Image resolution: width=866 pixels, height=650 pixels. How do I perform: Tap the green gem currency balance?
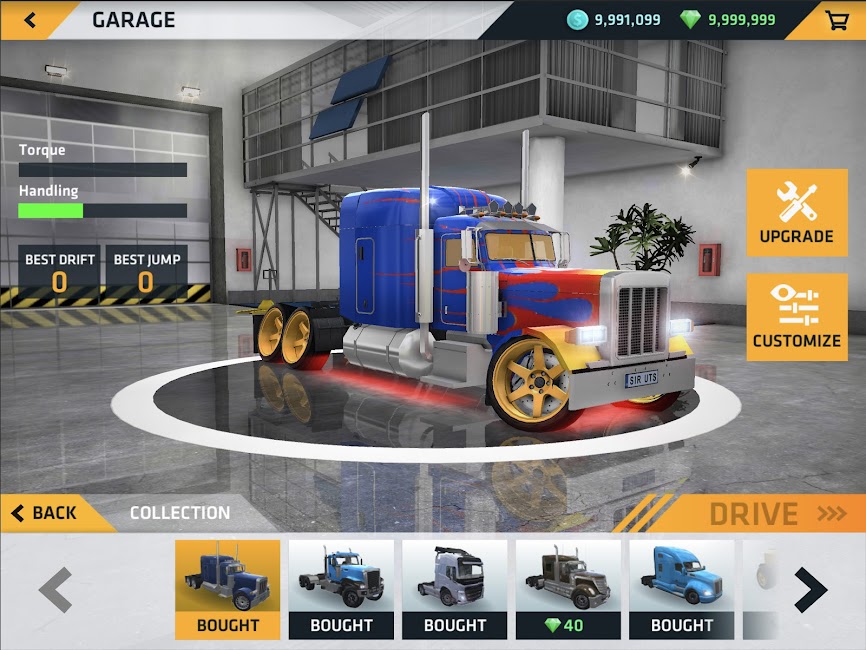728,20
